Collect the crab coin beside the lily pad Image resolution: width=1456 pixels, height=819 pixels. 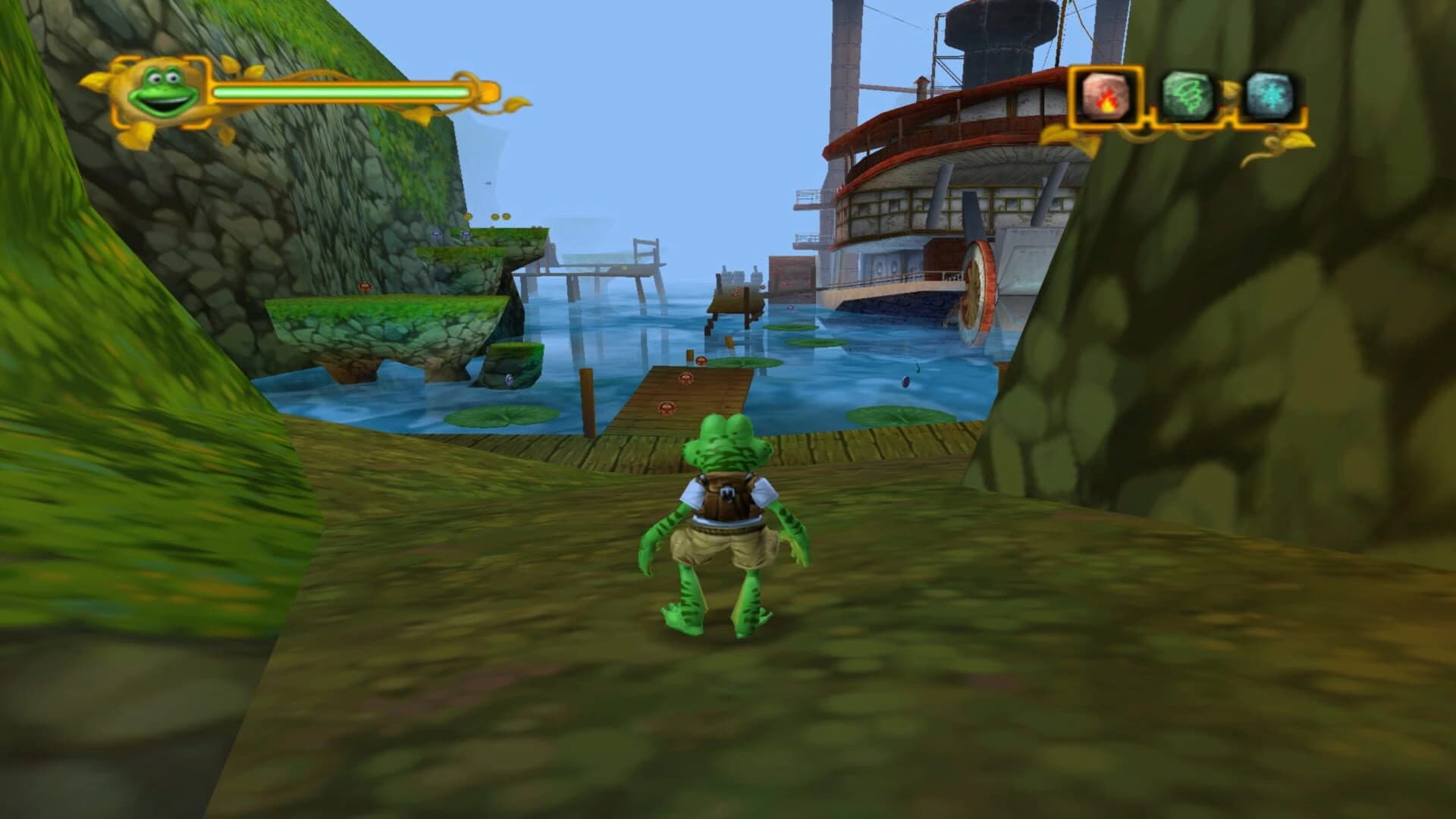click(x=700, y=362)
